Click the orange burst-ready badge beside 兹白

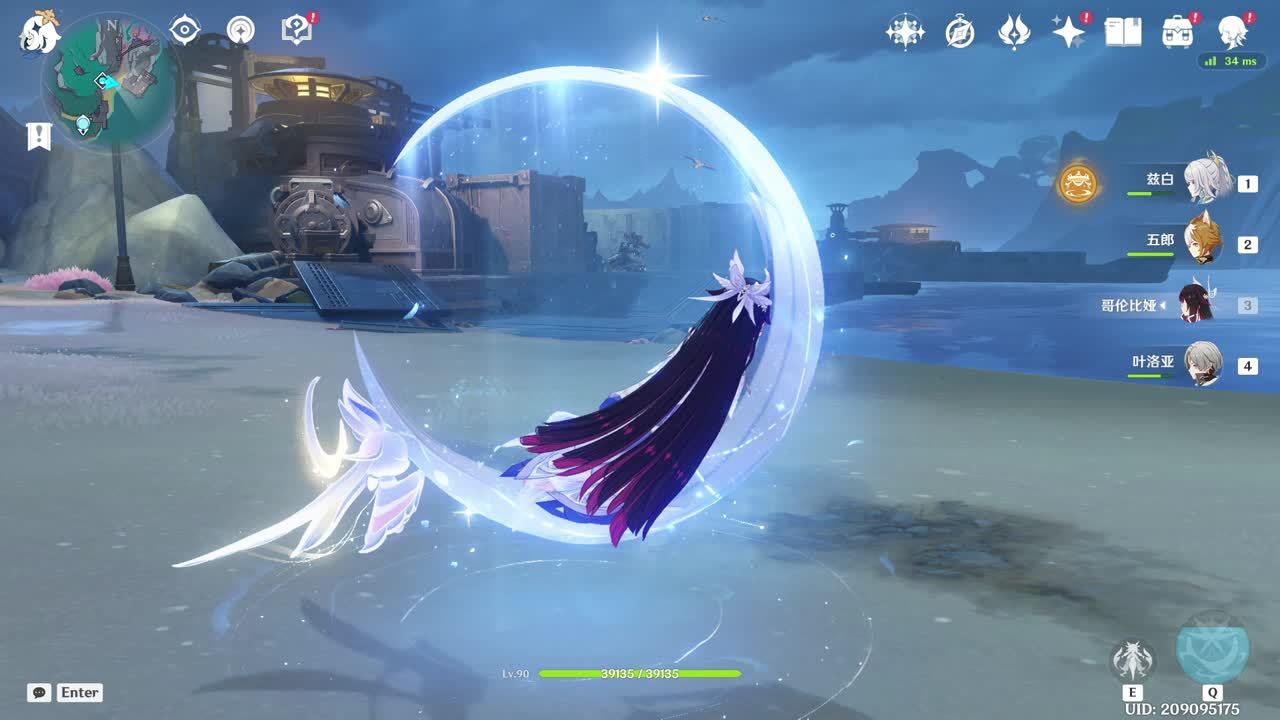pyautogui.click(x=1078, y=183)
